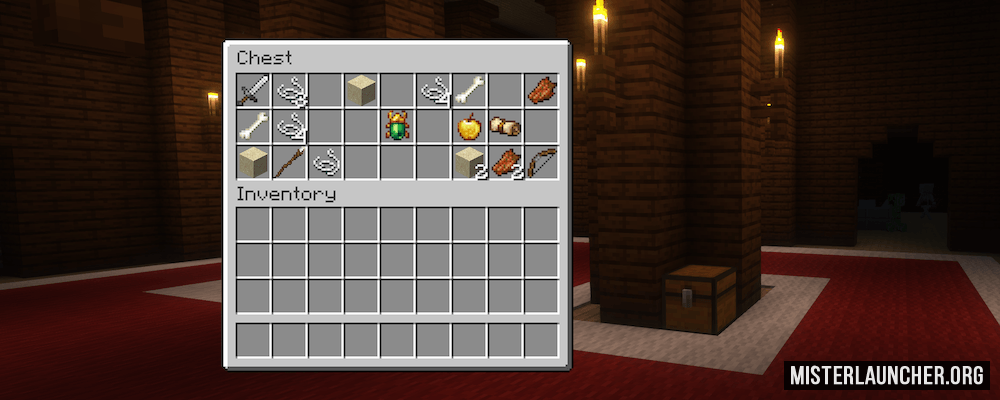Pick up the bow from the chest
Screen dimensions: 1000x400
click(x=541, y=162)
